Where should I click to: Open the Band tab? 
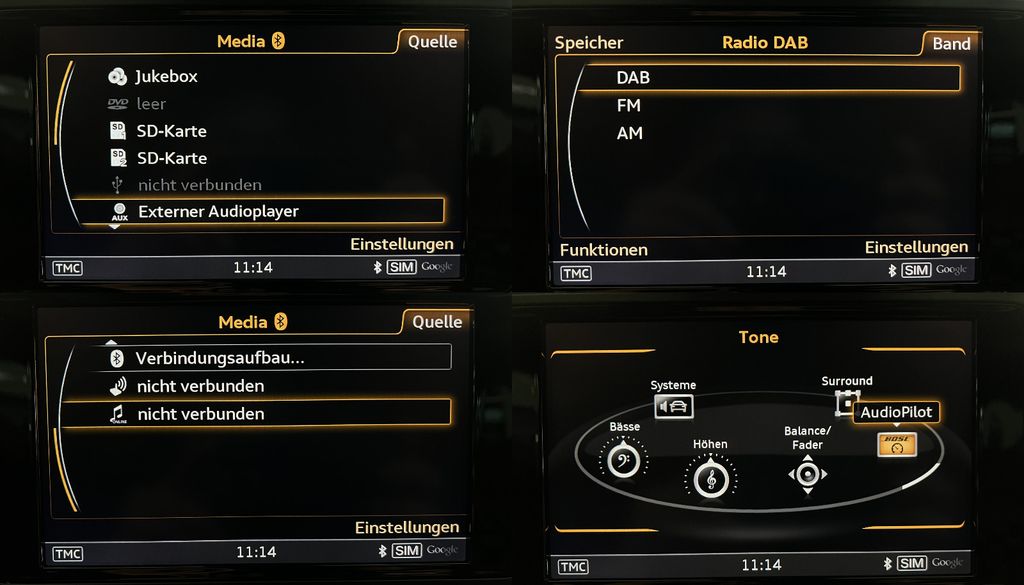click(951, 43)
